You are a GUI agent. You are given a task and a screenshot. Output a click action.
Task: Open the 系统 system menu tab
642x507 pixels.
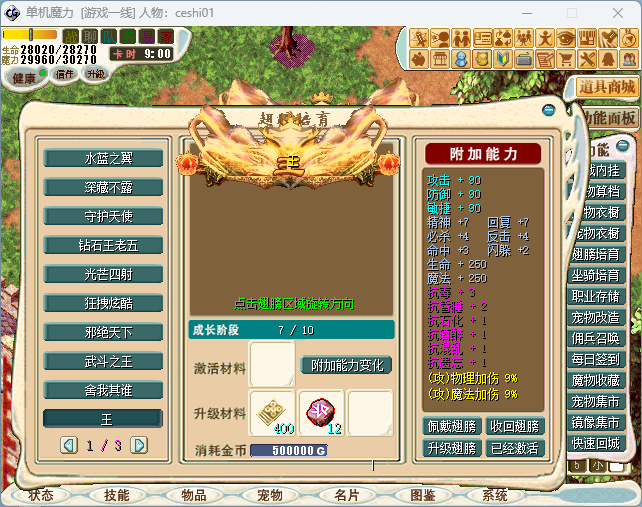pyautogui.click(x=495, y=495)
